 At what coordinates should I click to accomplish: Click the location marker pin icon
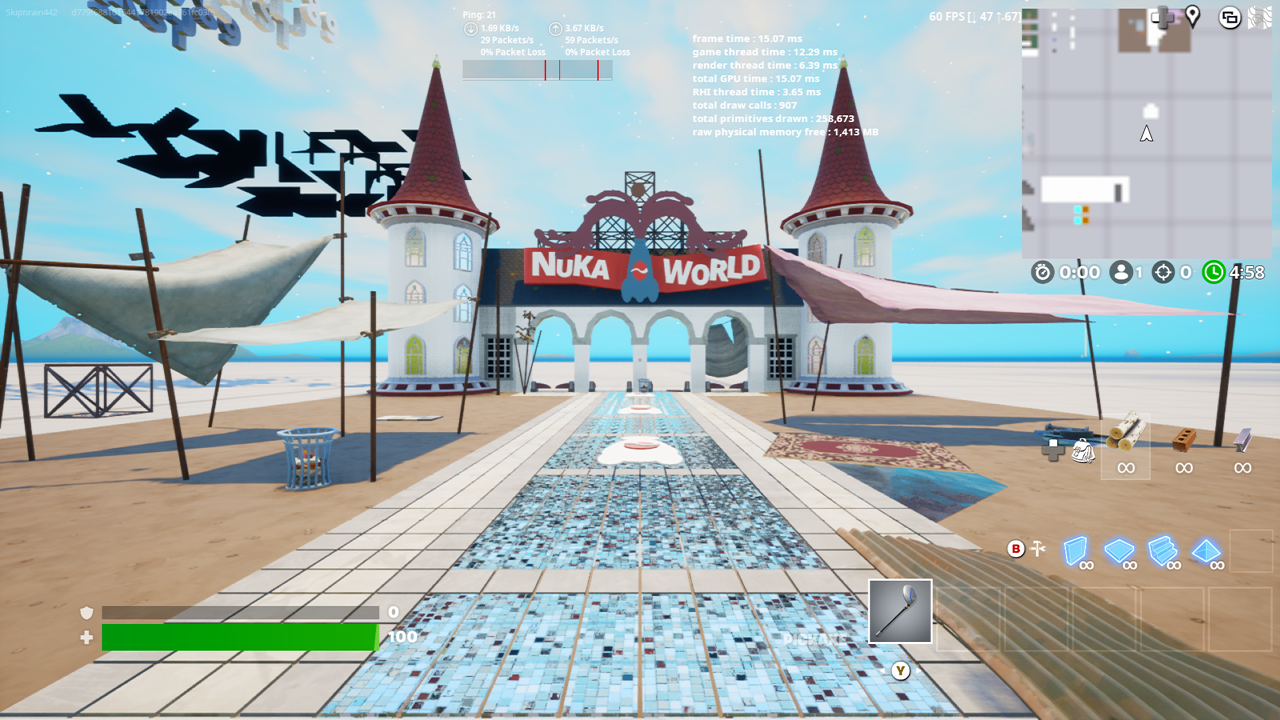[x=1193, y=17]
